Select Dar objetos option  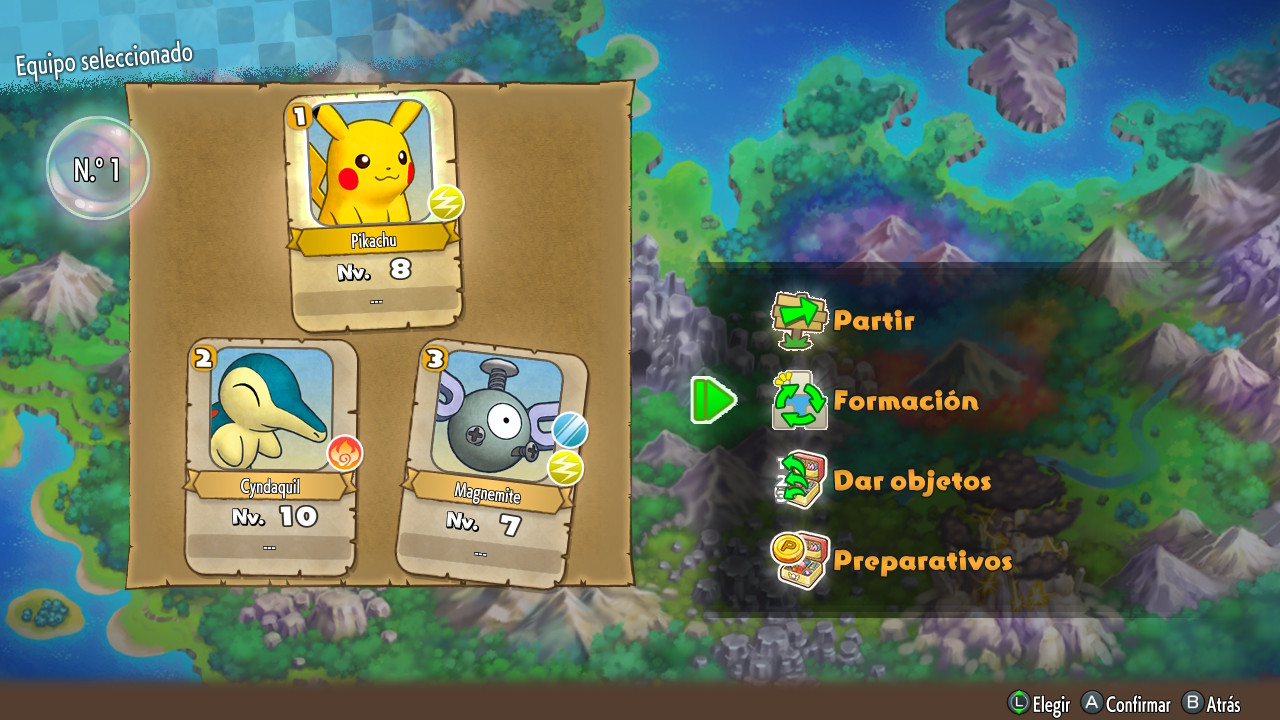(910, 481)
